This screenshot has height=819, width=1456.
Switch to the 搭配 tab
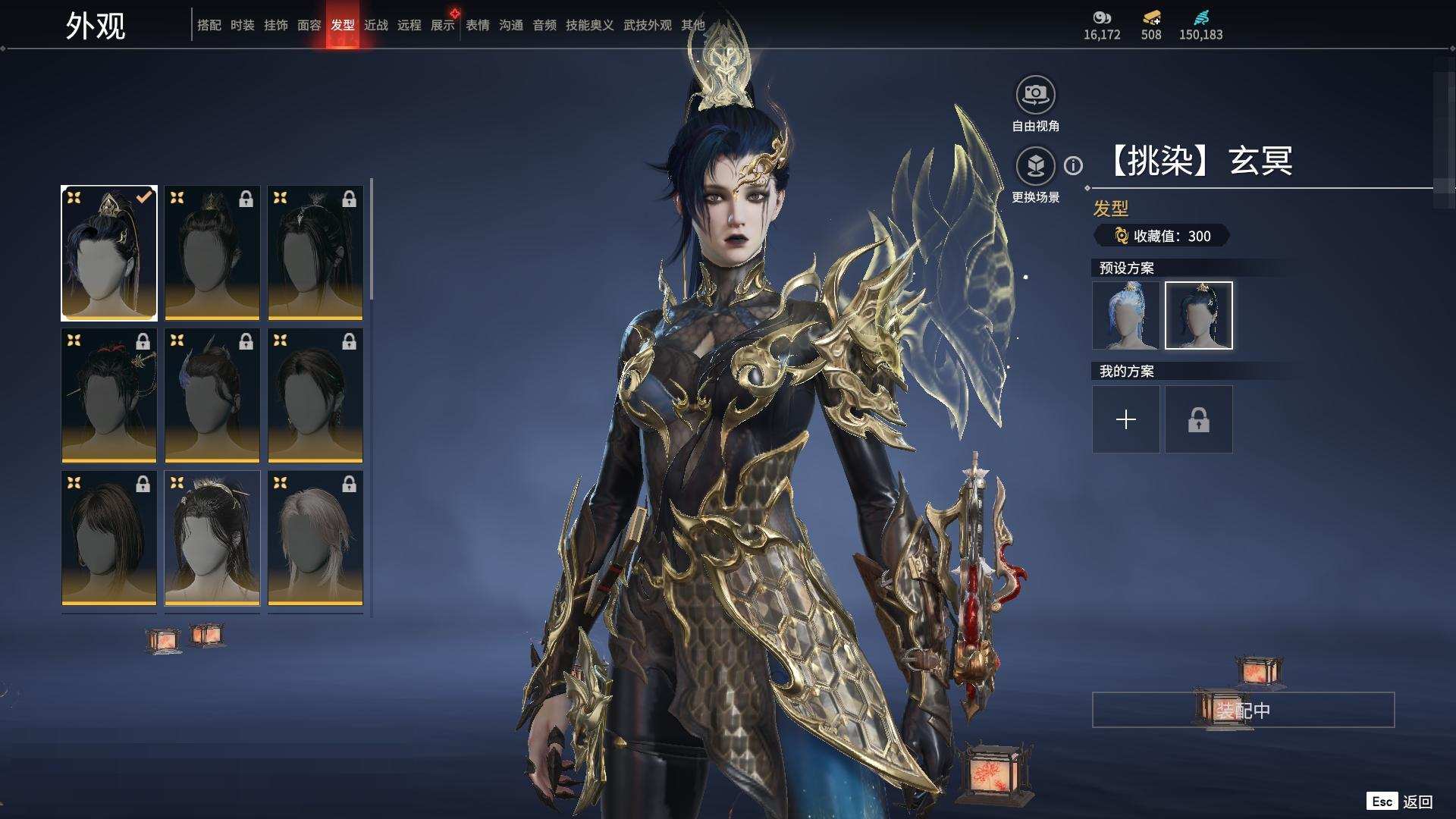[x=209, y=25]
